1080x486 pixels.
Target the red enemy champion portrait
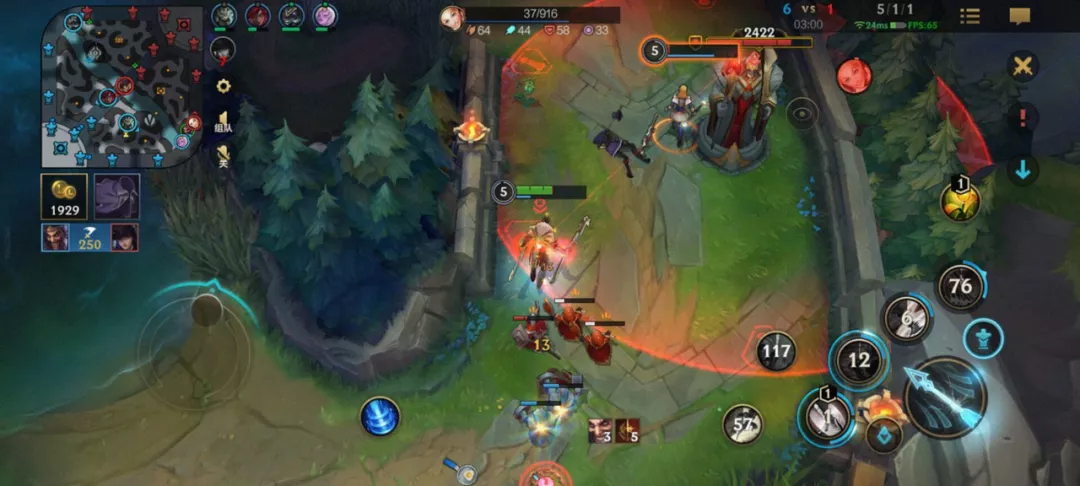coord(853,75)
